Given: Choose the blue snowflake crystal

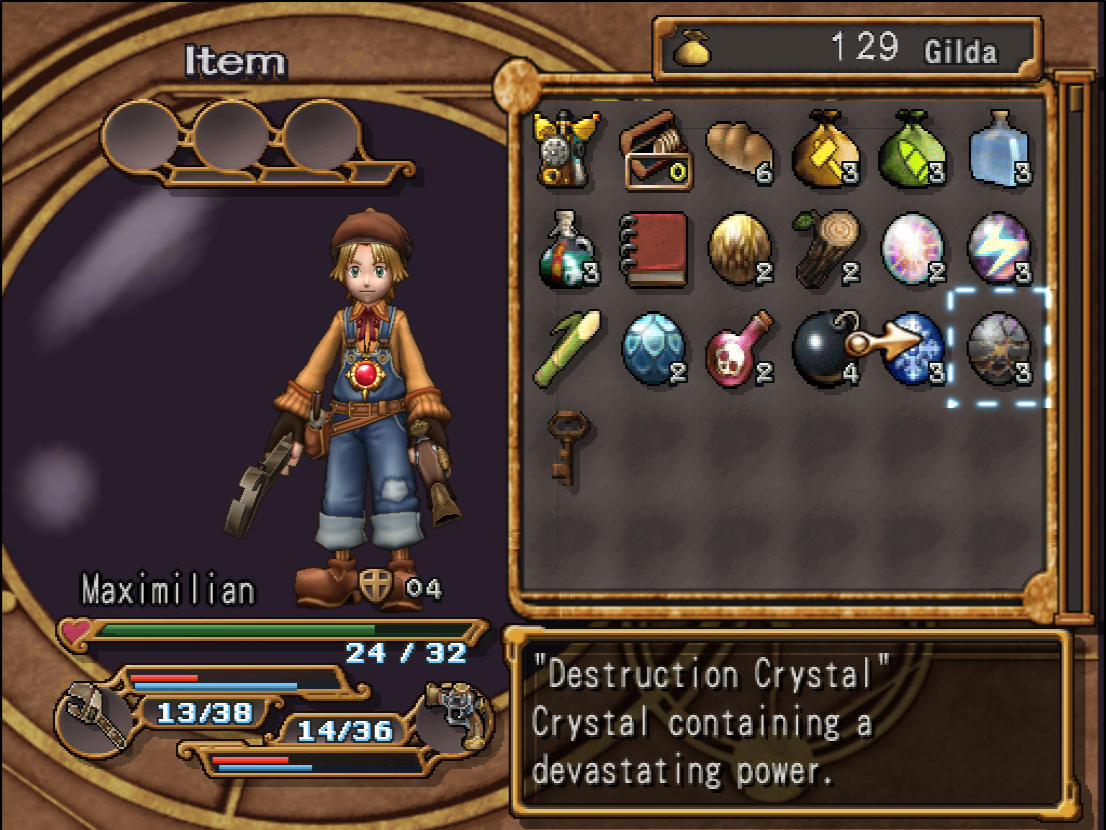Looking at the screenshot, I should (914, 347).
